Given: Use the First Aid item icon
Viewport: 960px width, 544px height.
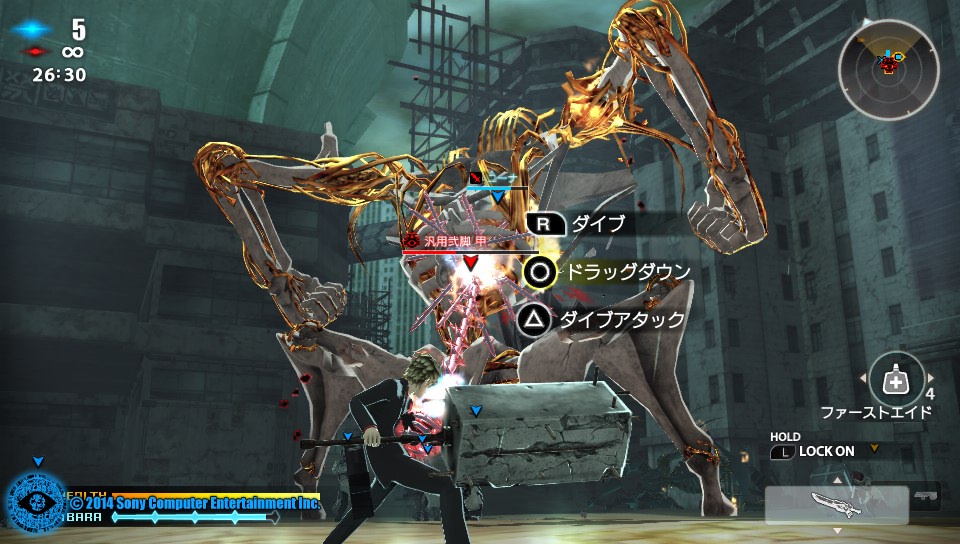Looking at the screenshot, I should pos(896,379).
